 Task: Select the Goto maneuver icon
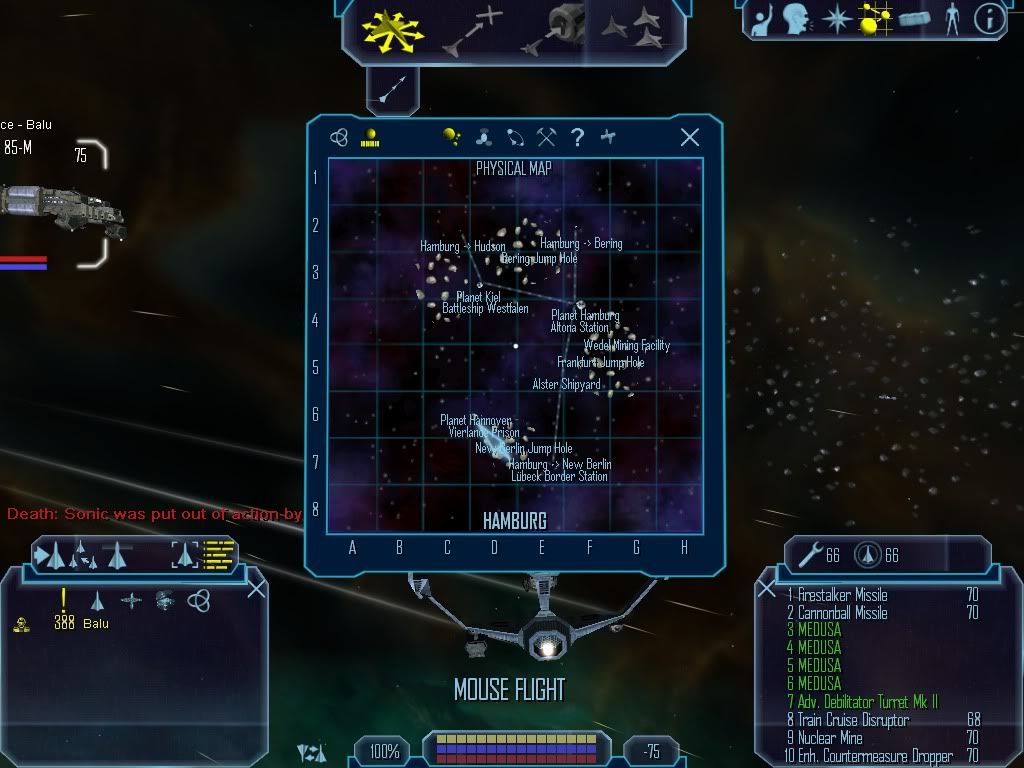click(471, 29)
